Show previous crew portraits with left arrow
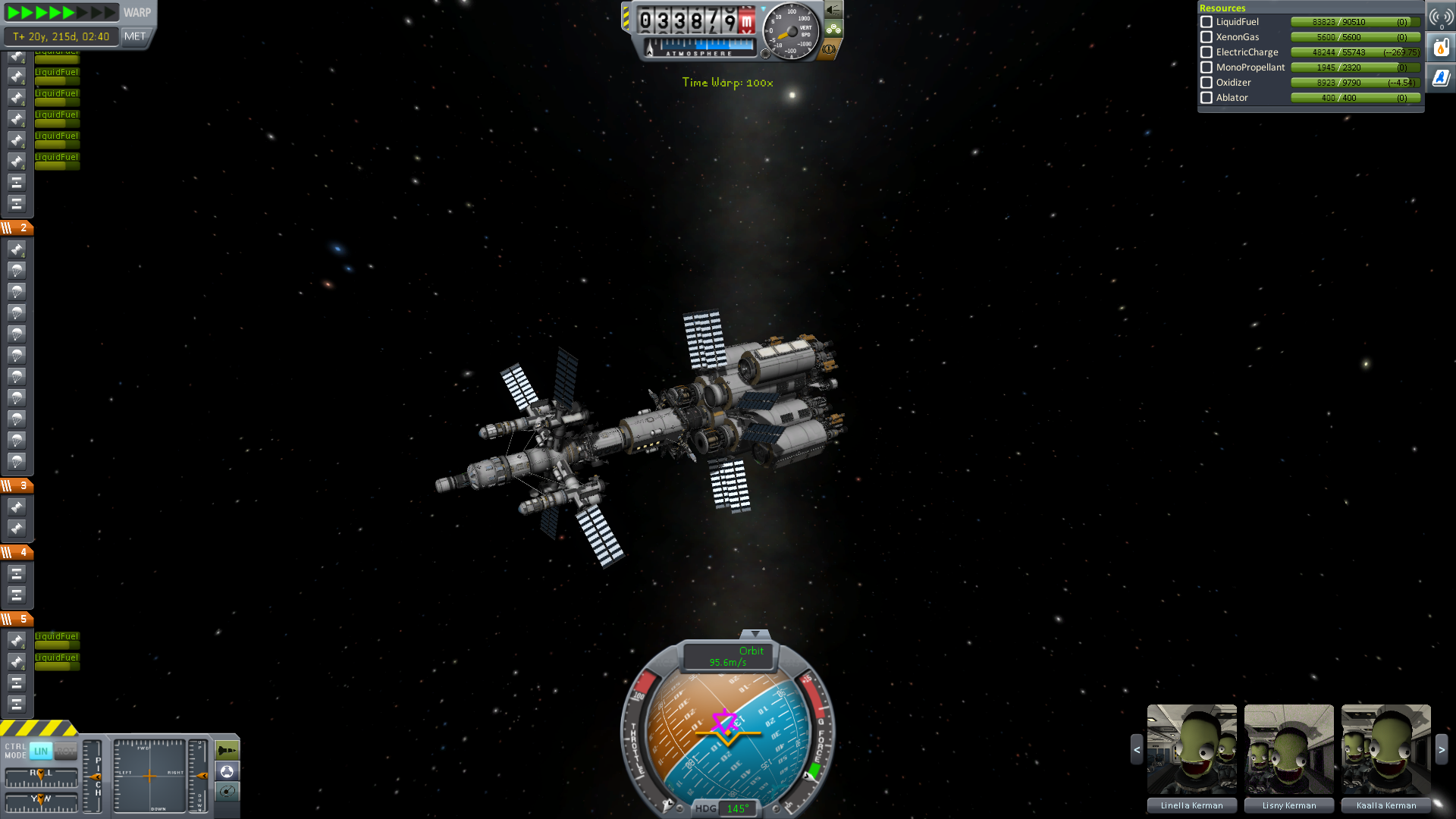 pos(1136,749)
